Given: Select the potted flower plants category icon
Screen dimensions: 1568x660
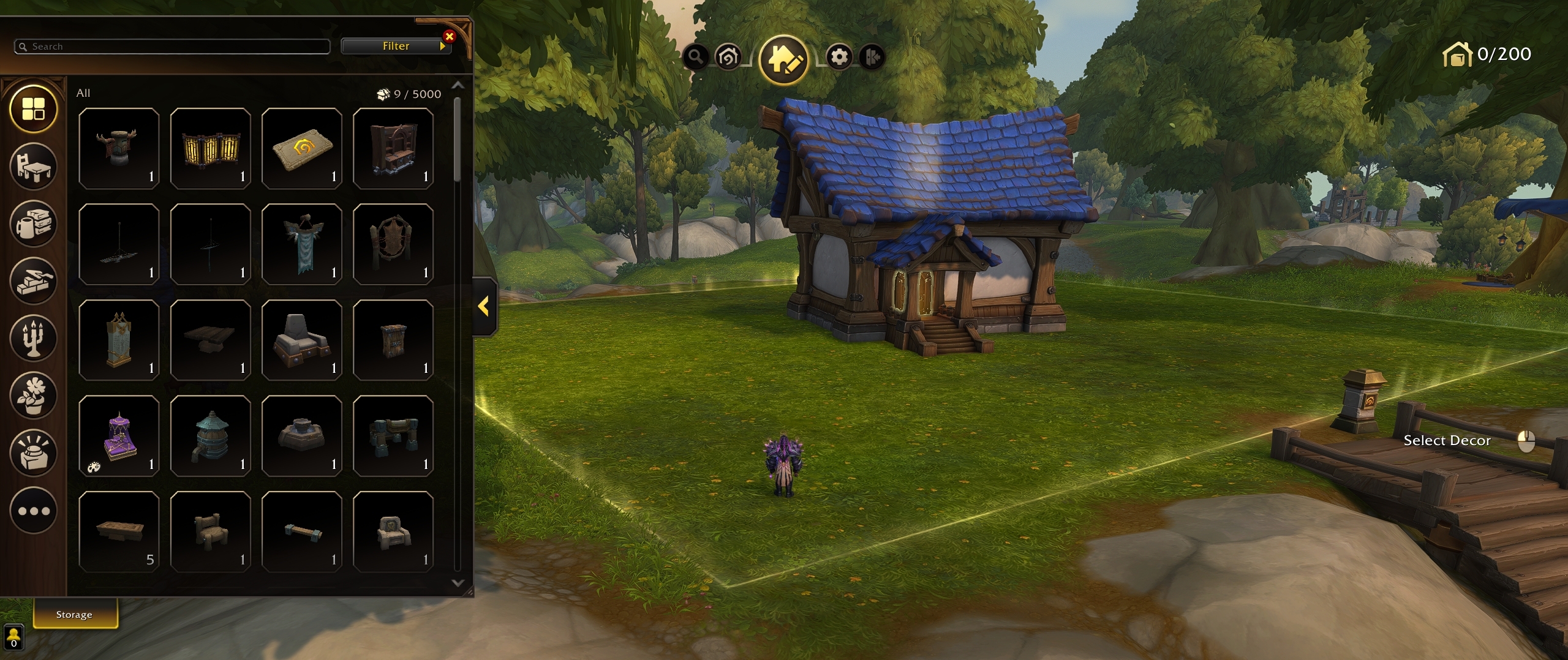Looking at the screenshot, I should (x=34, y=396).
